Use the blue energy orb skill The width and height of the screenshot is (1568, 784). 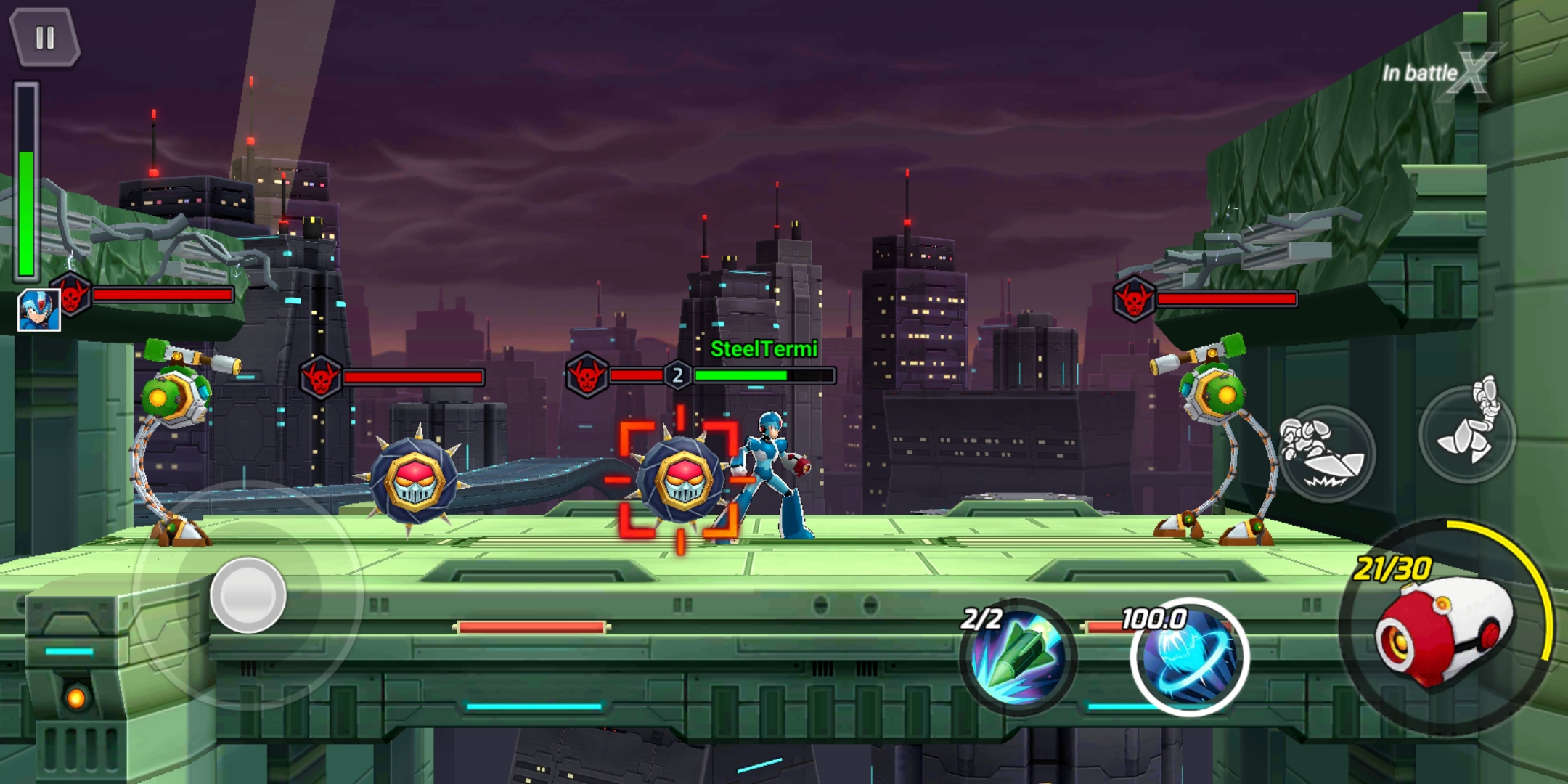[x=1189, y=658]
